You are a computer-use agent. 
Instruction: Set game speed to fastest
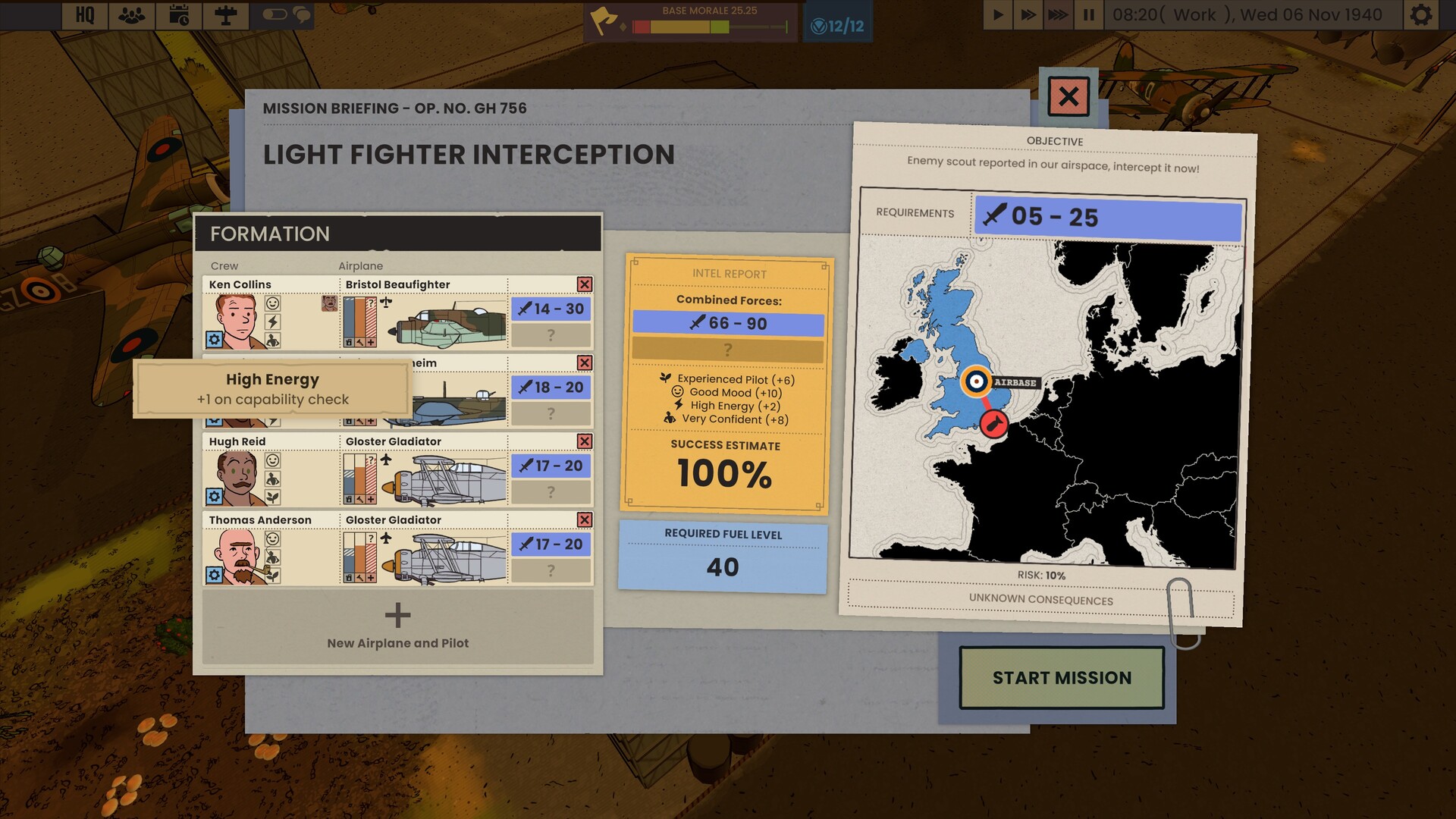[x=1058, y=15]
